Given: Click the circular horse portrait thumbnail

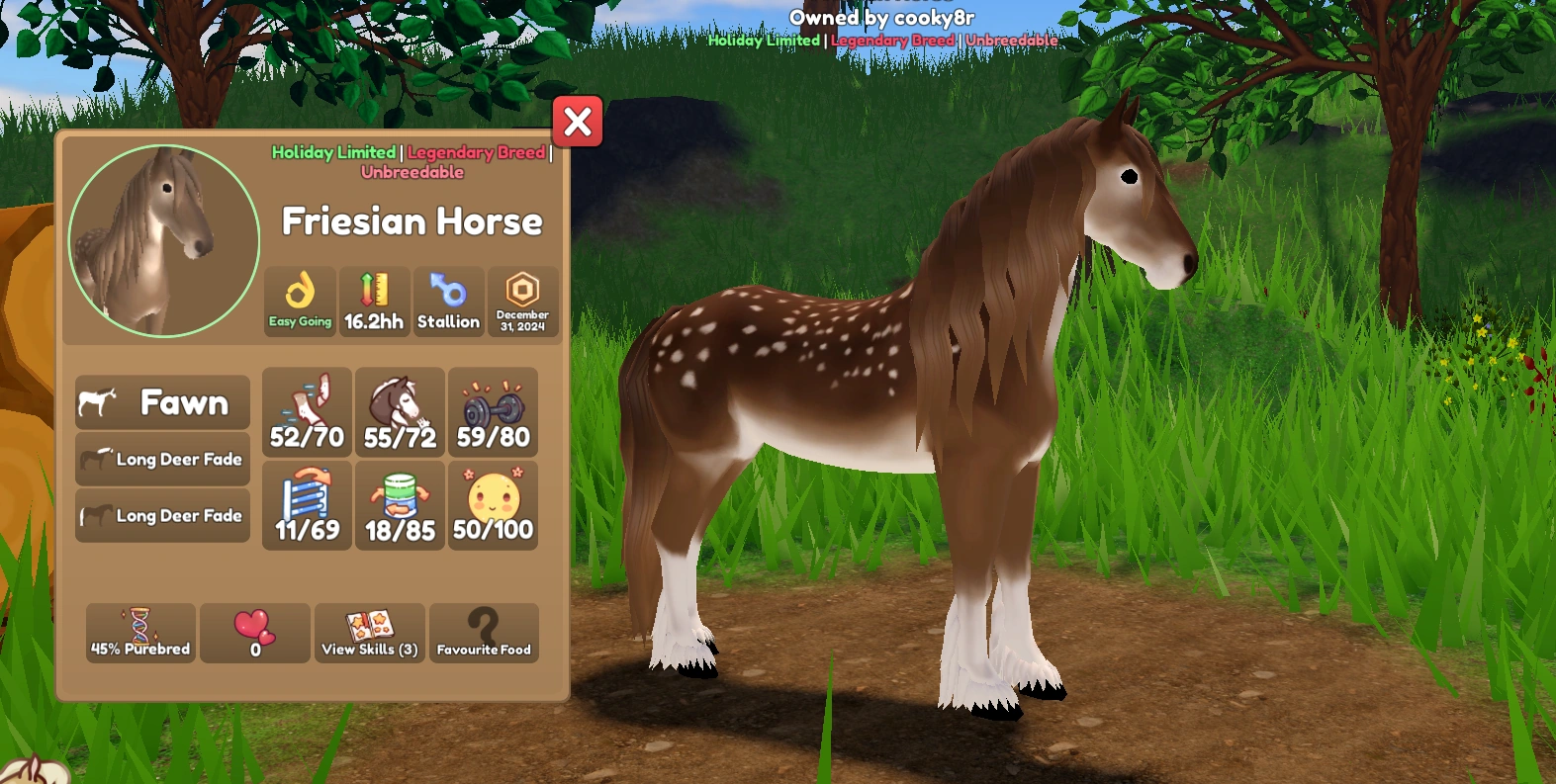Looking at the screenshot, I should point(161,240).
